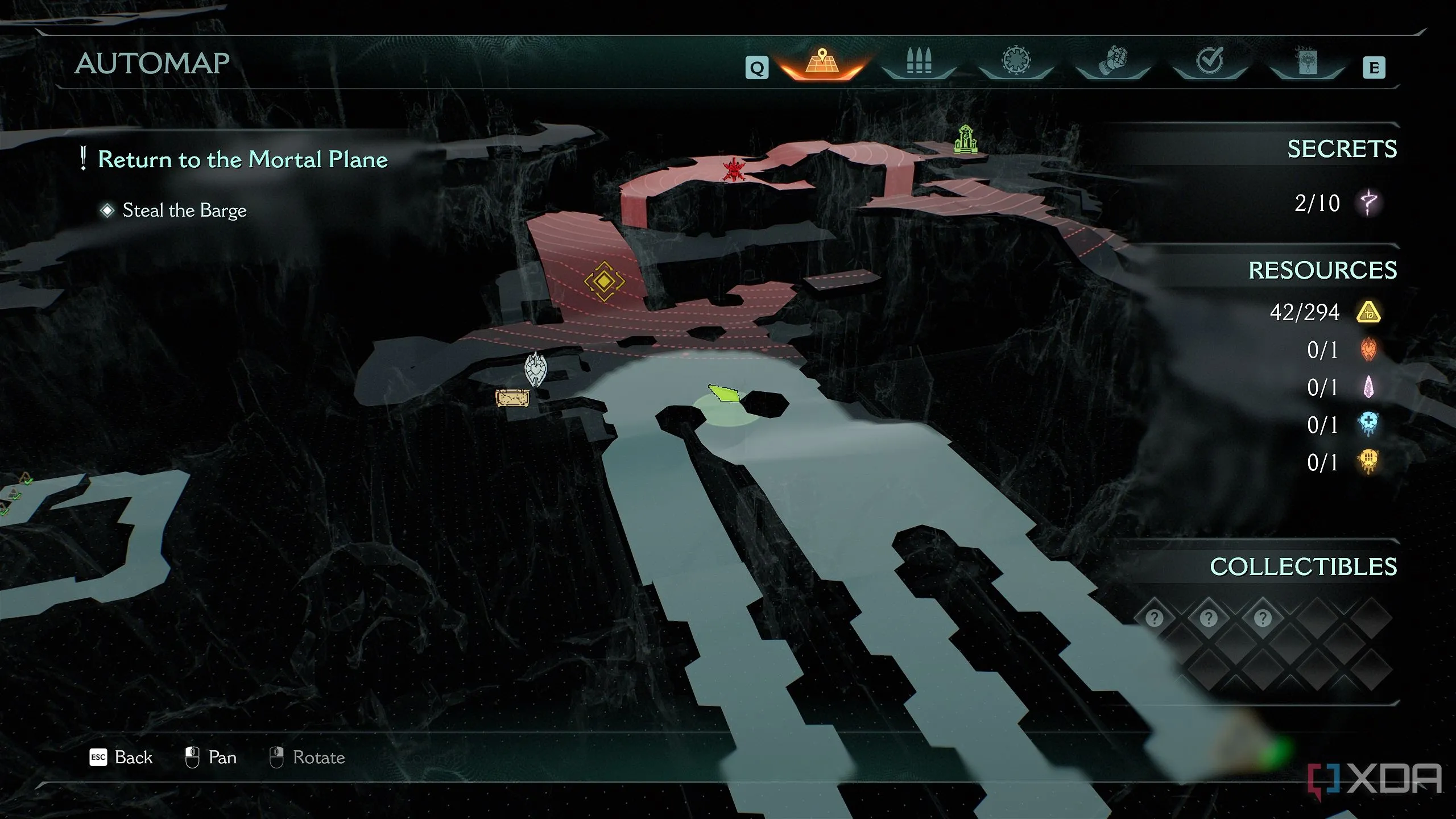The width and height of the screenshot is (1456, 819).
Task: Click the Back button
Action: [x=122, y=758]
